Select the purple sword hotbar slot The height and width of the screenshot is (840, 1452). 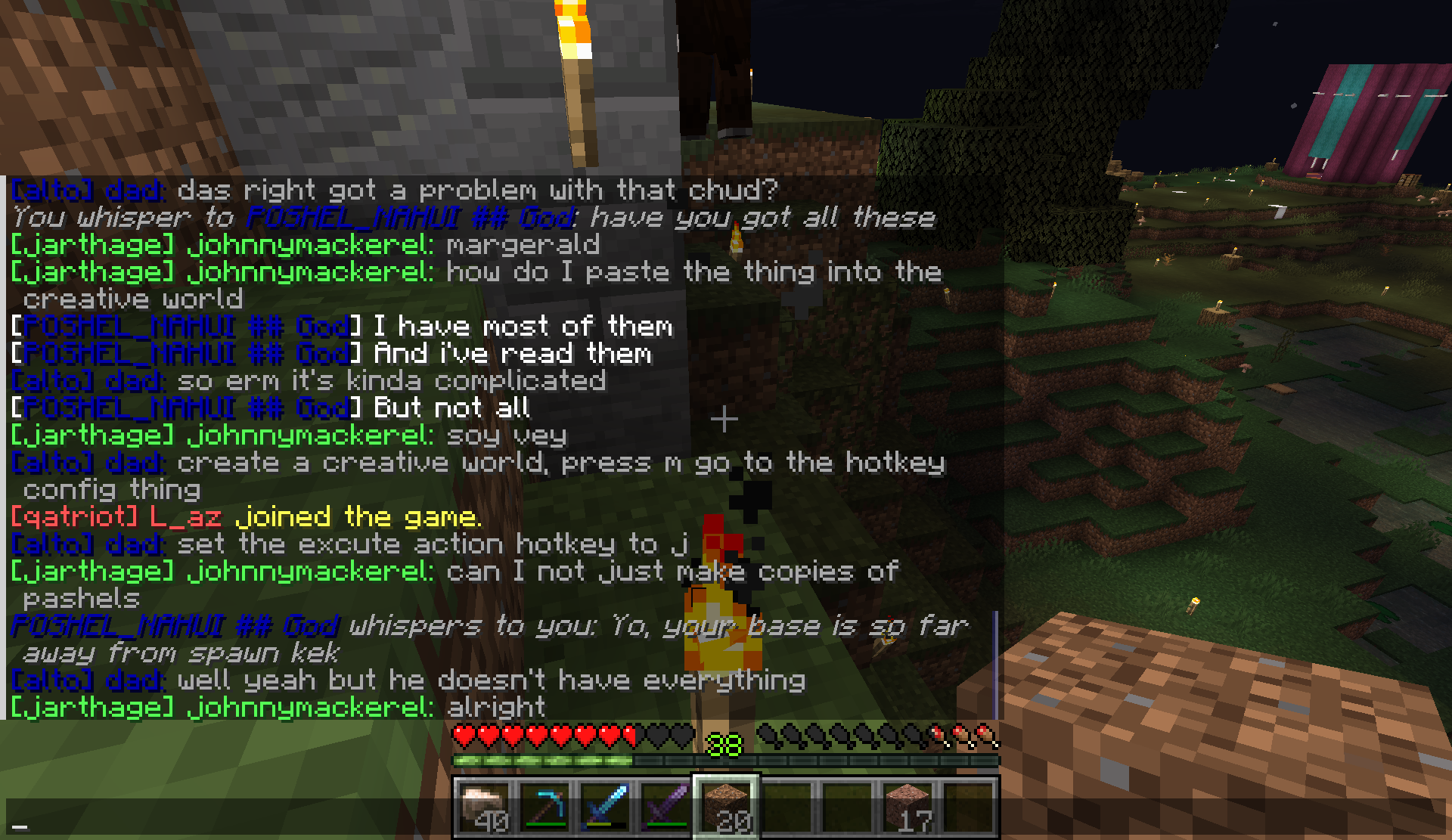click(x=665, y=807)
